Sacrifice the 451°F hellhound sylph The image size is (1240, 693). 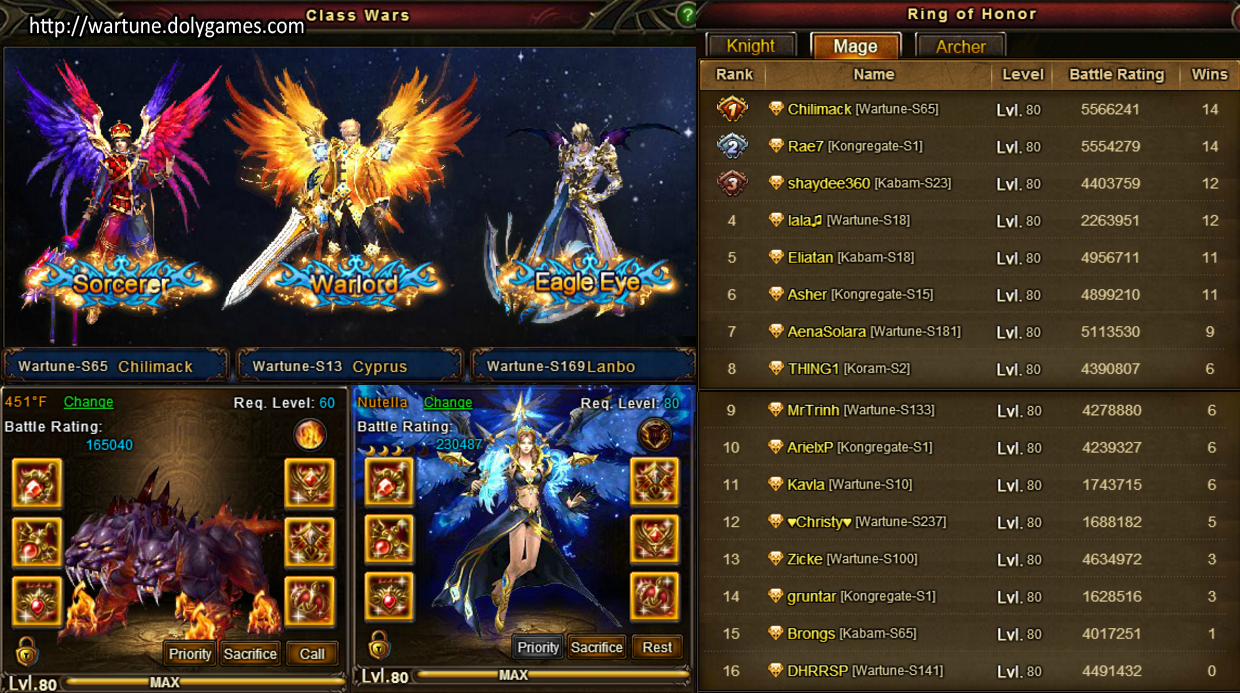point(250,654)
